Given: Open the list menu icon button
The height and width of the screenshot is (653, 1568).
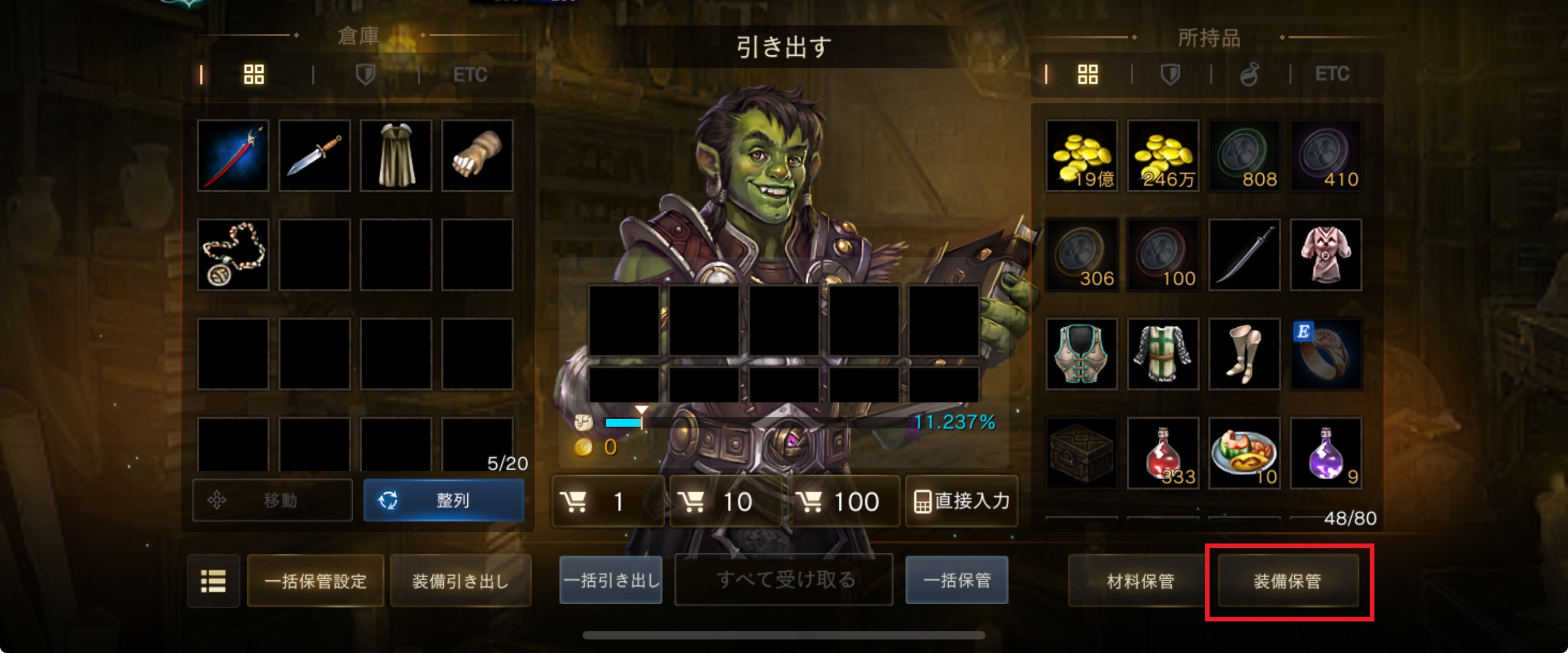Looking at the screenshot, I should click(x=213, y=581).
